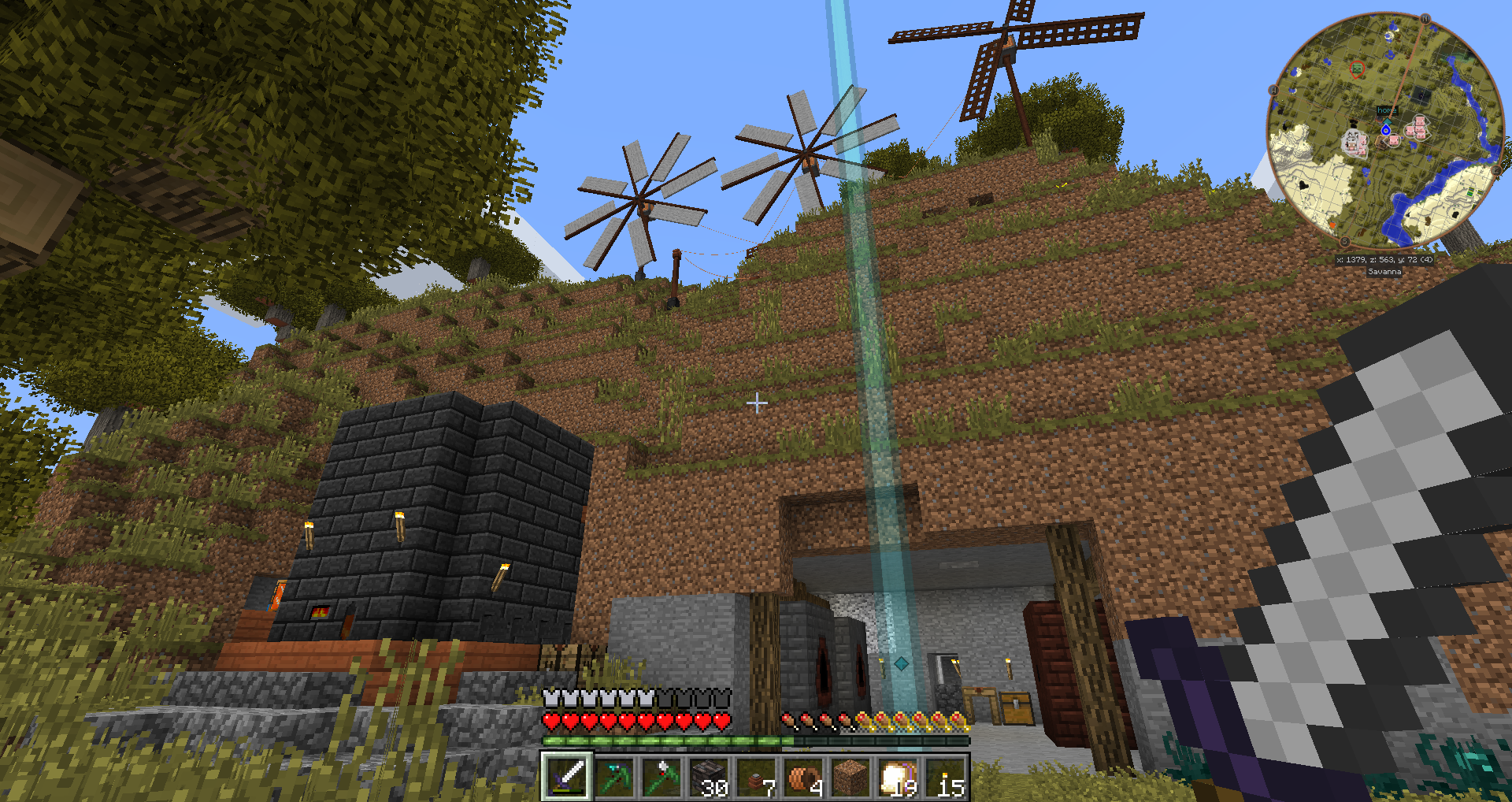
Task: Click the West compass marker on minimap
Action: point(1273,91)
